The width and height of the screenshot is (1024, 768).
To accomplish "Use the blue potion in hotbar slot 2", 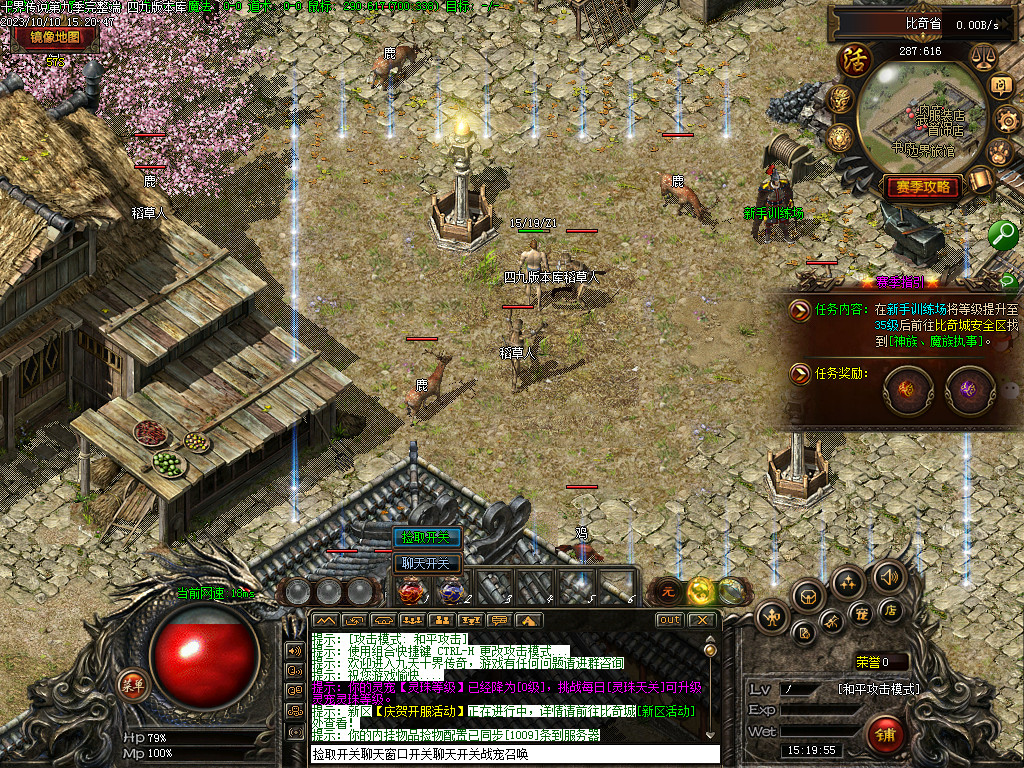I will (451, 590).
